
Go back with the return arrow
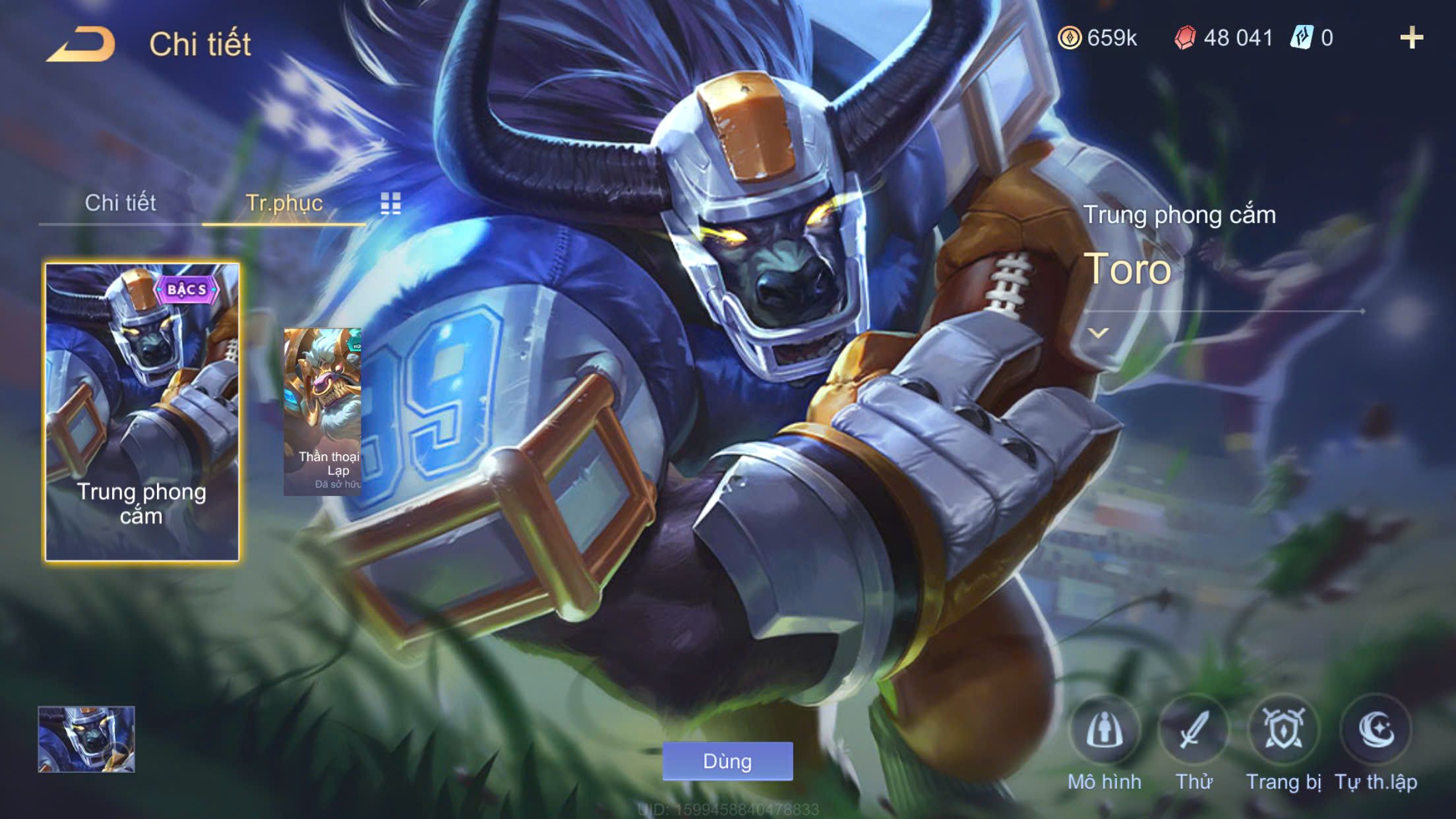(81, 44)
